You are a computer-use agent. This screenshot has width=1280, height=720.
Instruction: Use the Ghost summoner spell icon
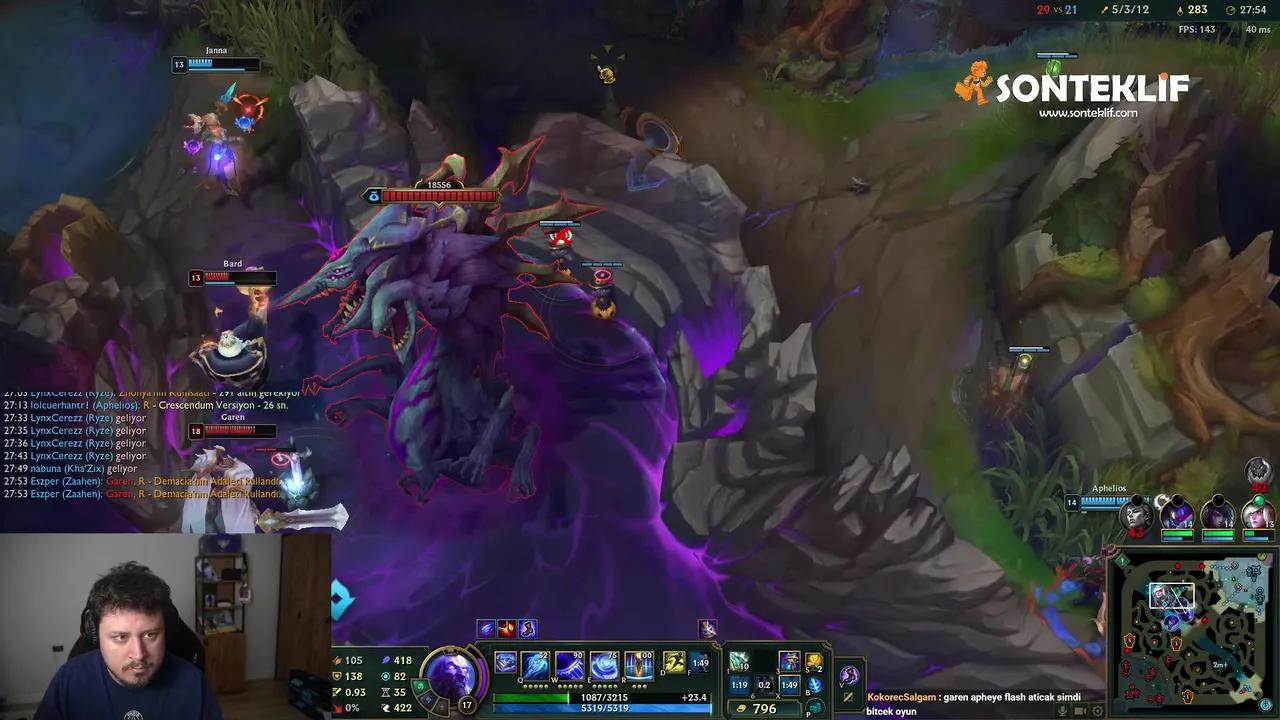[673, 662]
